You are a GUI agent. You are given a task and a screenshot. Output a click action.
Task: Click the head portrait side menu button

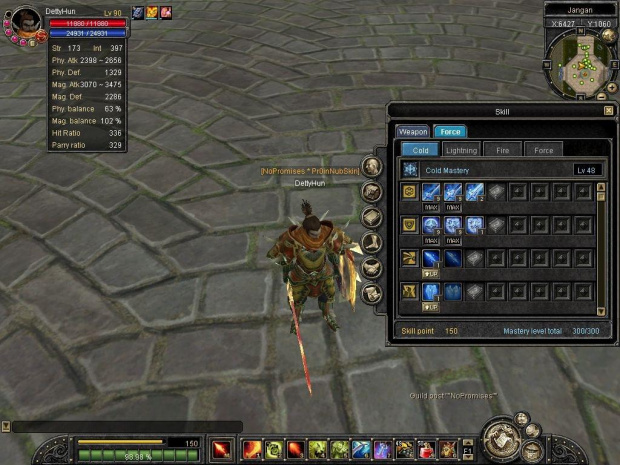tap(372, 166)
